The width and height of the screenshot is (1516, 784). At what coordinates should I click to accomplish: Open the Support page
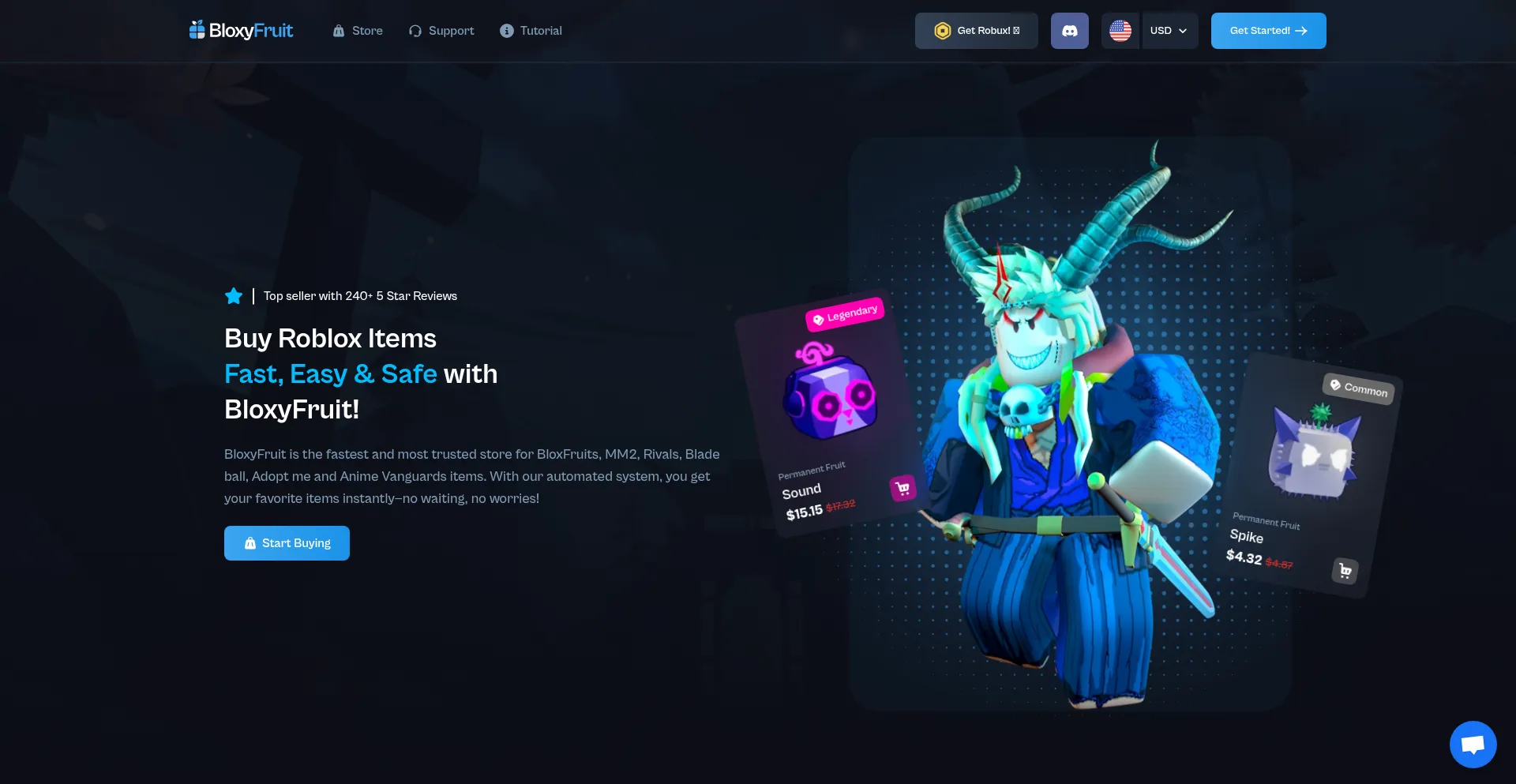coord(441,31)
